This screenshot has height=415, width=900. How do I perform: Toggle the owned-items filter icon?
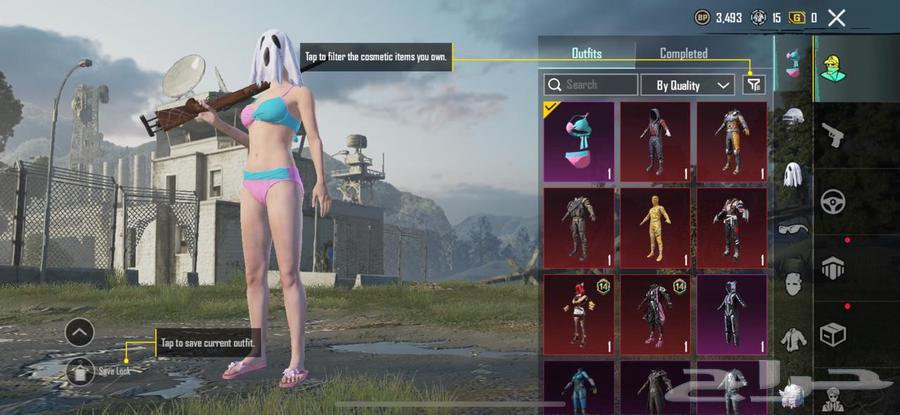pos(754,85)
